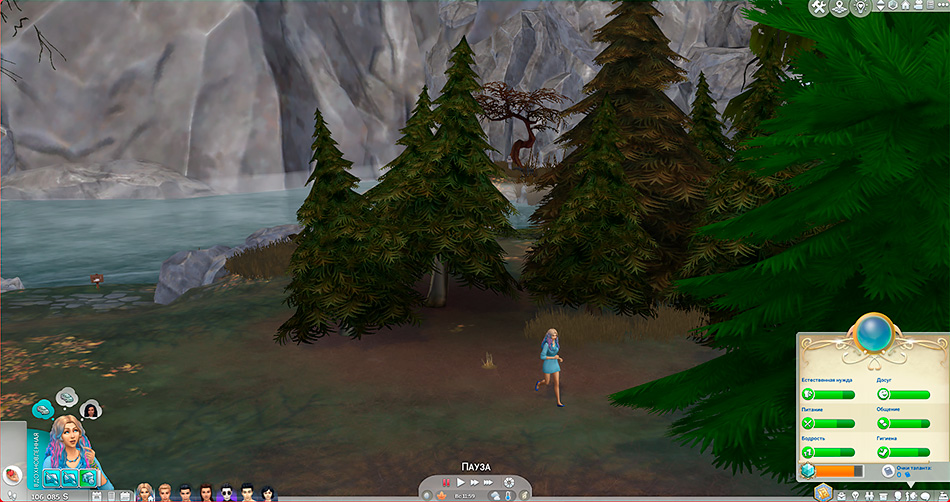Screen dimensions: 950x502
Task: Open Build Mode with the tools icon
Action: point(819,8)
